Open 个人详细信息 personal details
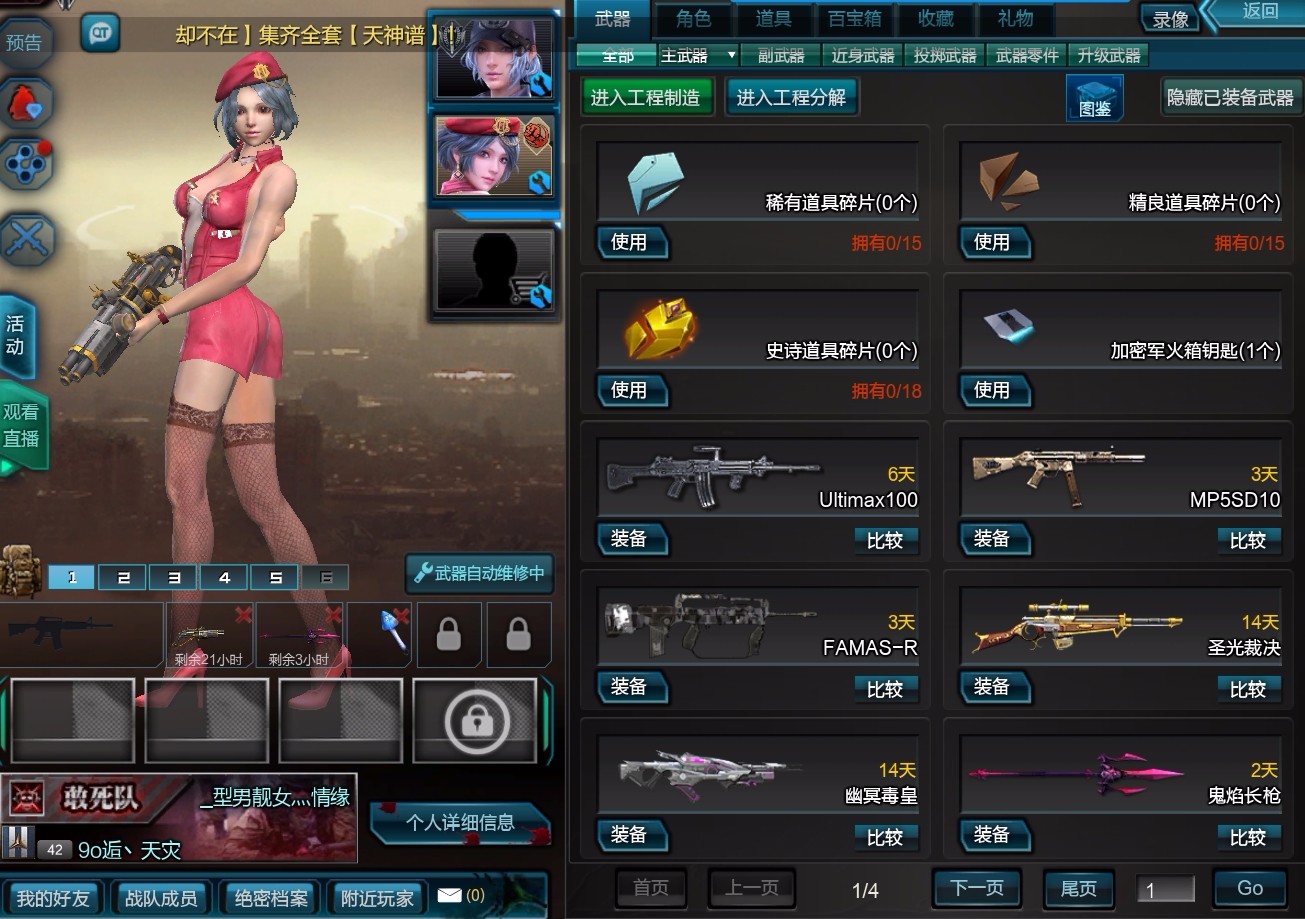The image size is (1305, 919). [460, 823]
